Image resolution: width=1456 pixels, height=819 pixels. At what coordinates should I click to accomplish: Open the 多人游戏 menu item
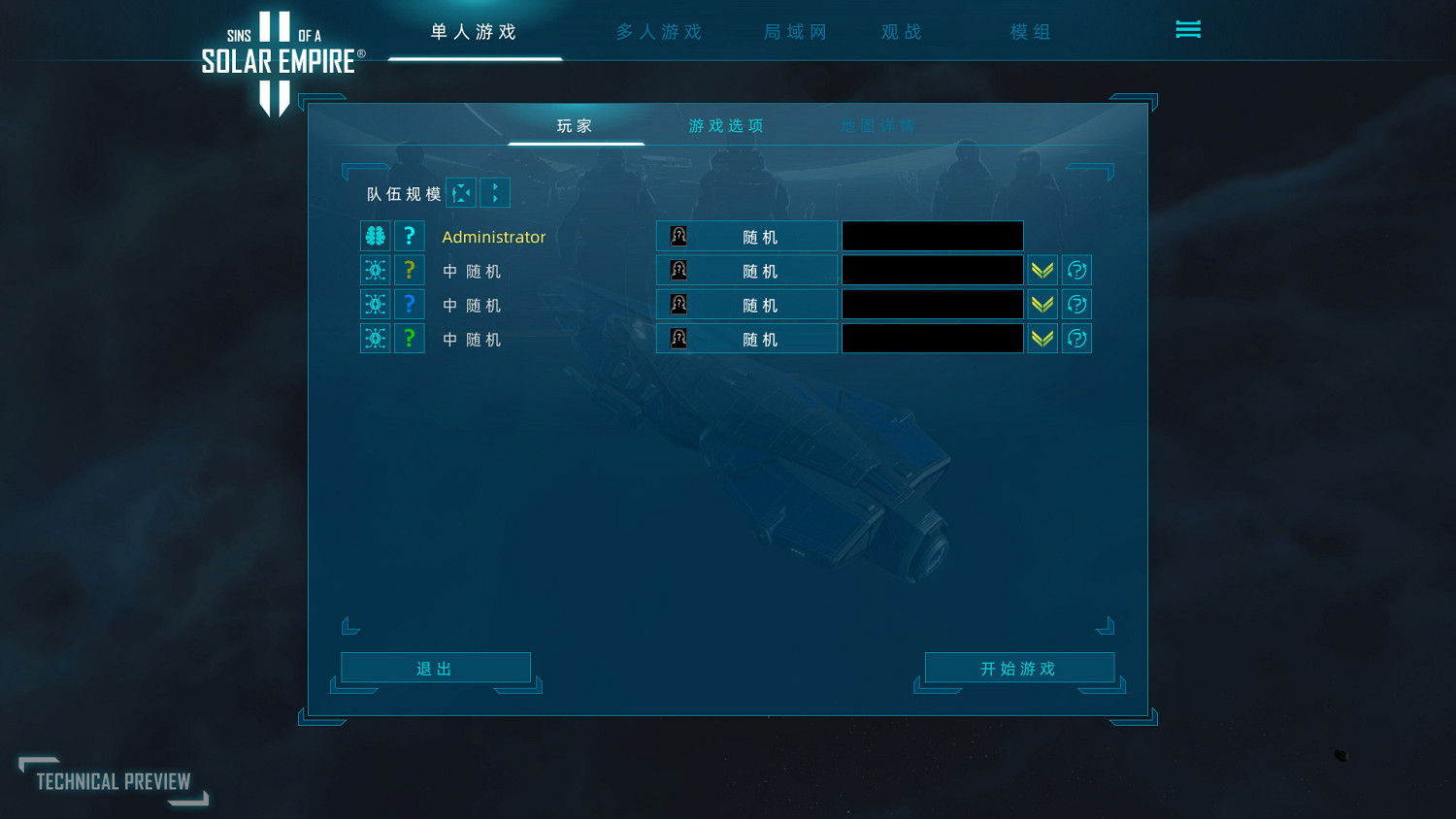click(657, 31)
